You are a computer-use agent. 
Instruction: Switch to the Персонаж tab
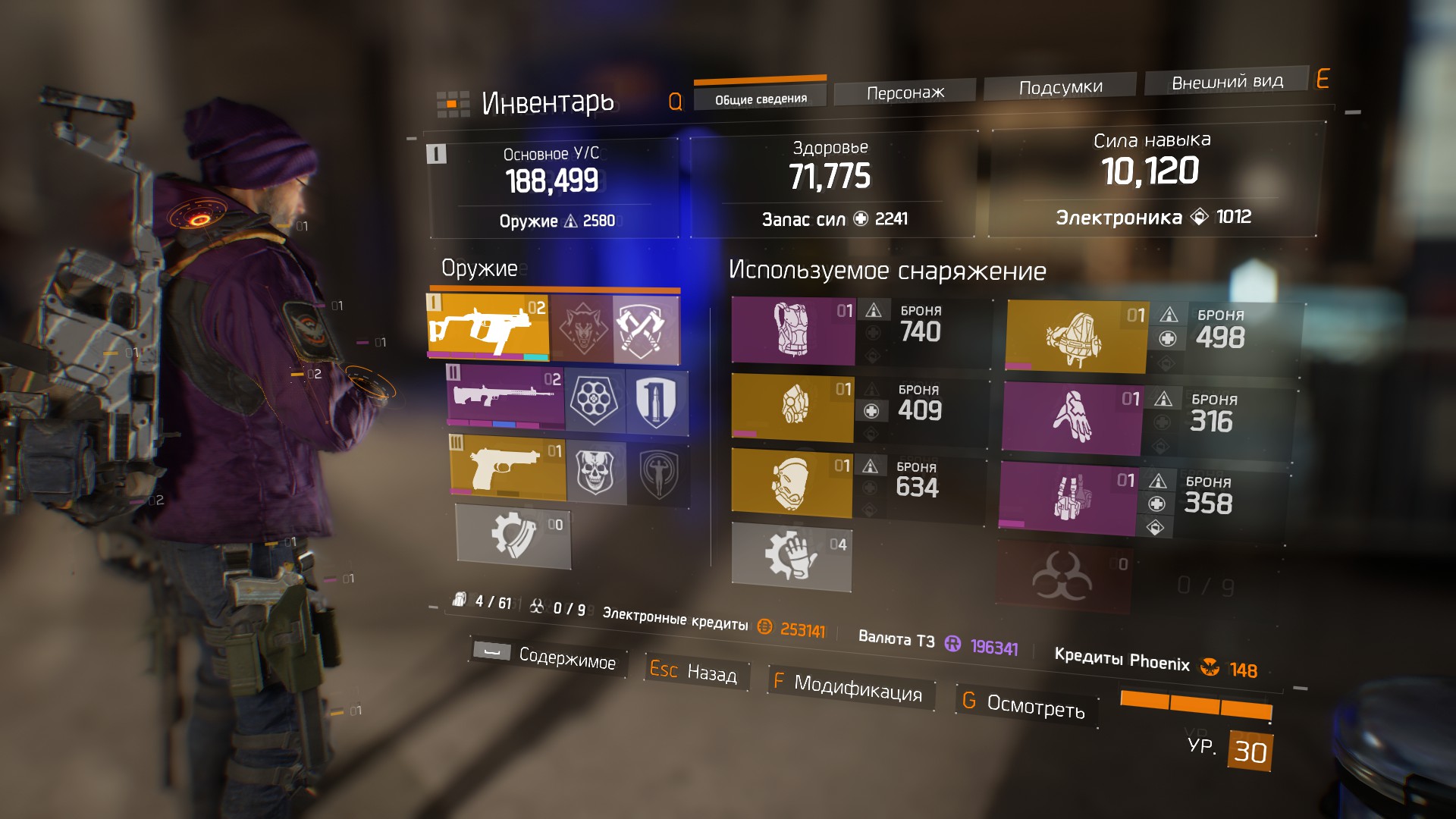[905, 93]
